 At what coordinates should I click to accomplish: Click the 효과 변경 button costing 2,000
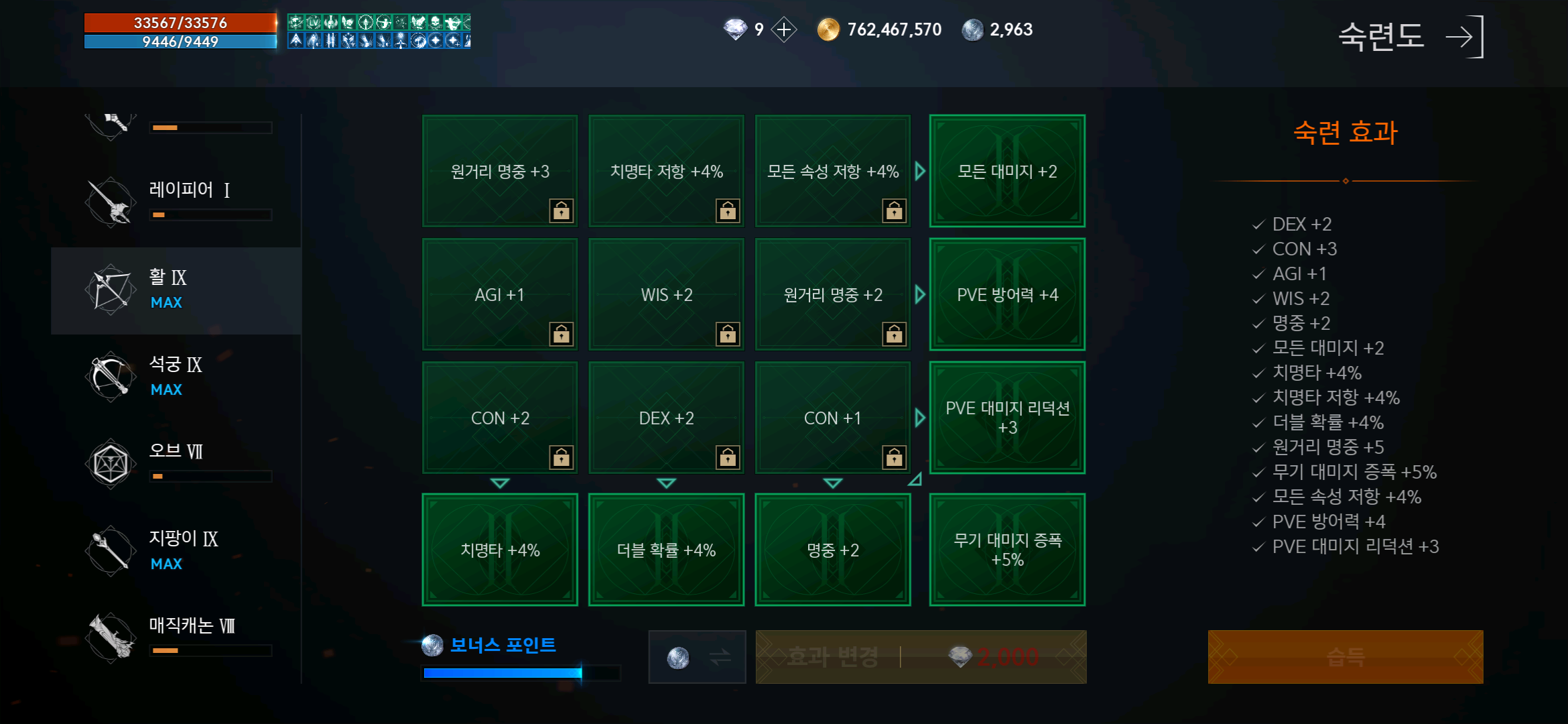coord(920,657)
